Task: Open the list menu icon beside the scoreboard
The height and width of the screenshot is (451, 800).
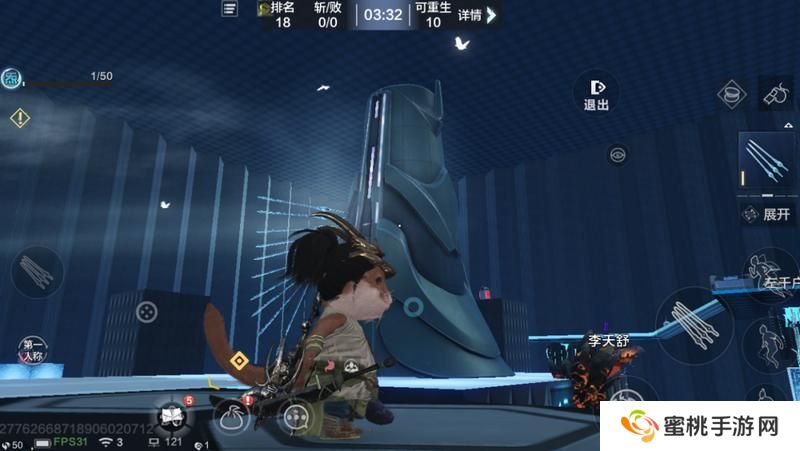Action: pos(231,9)
